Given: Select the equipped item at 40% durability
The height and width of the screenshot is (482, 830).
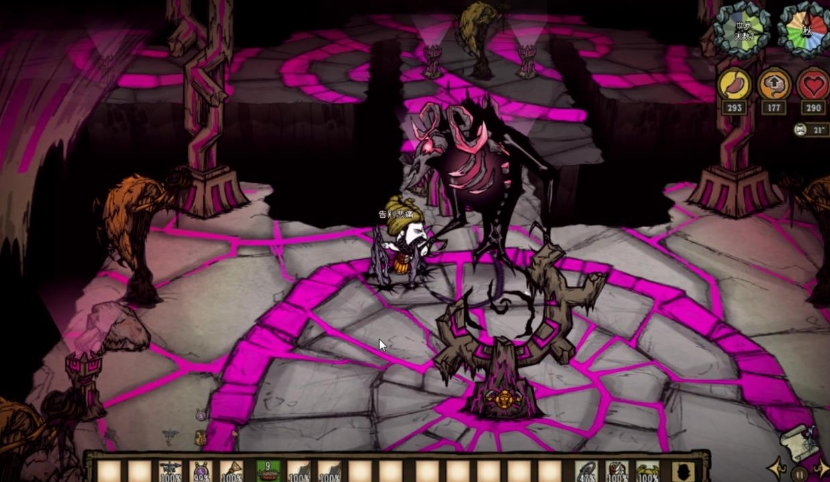Looking at the screenshot, I should [587, 471].
